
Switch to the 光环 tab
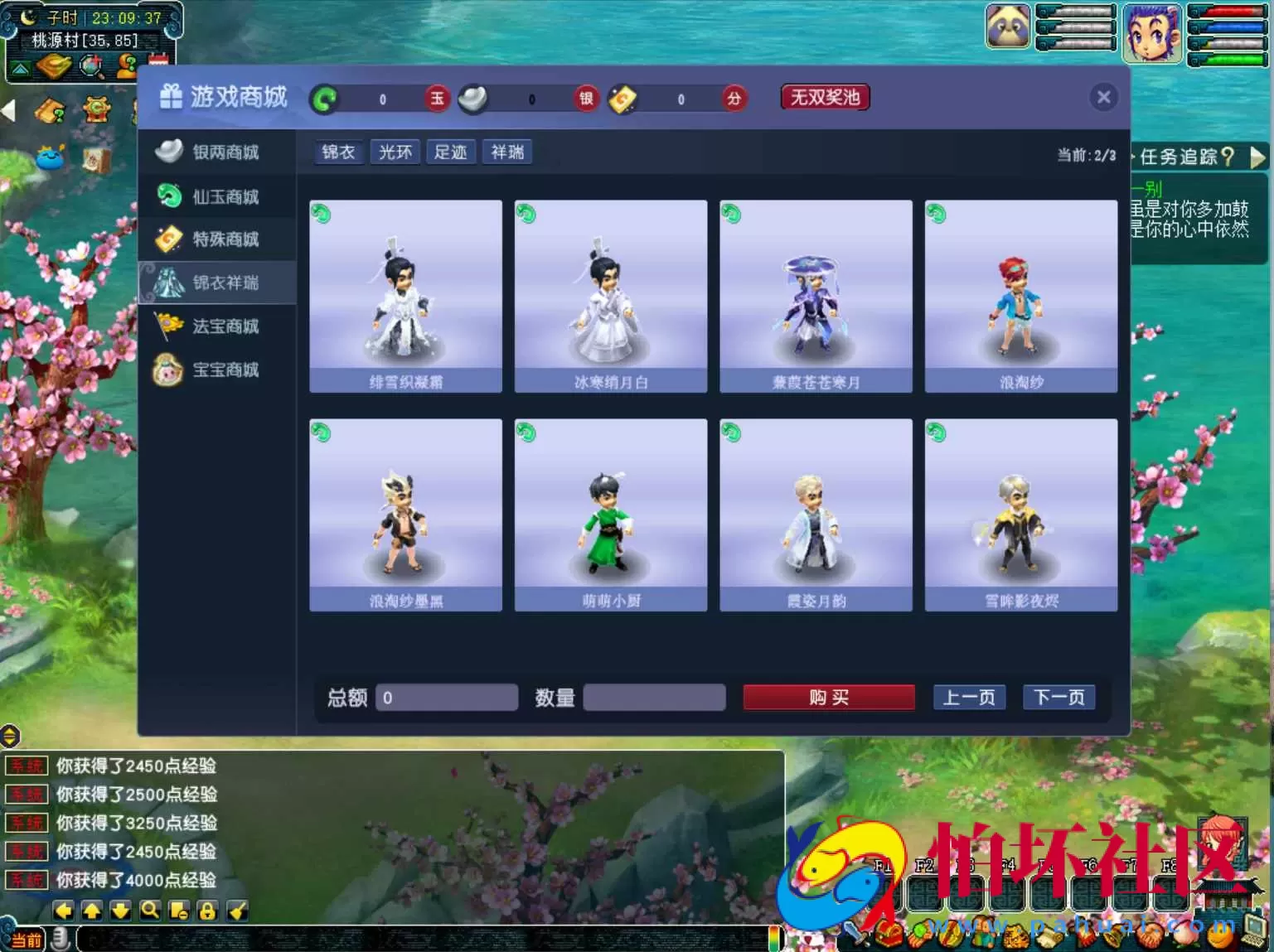(x=395, y=152)
